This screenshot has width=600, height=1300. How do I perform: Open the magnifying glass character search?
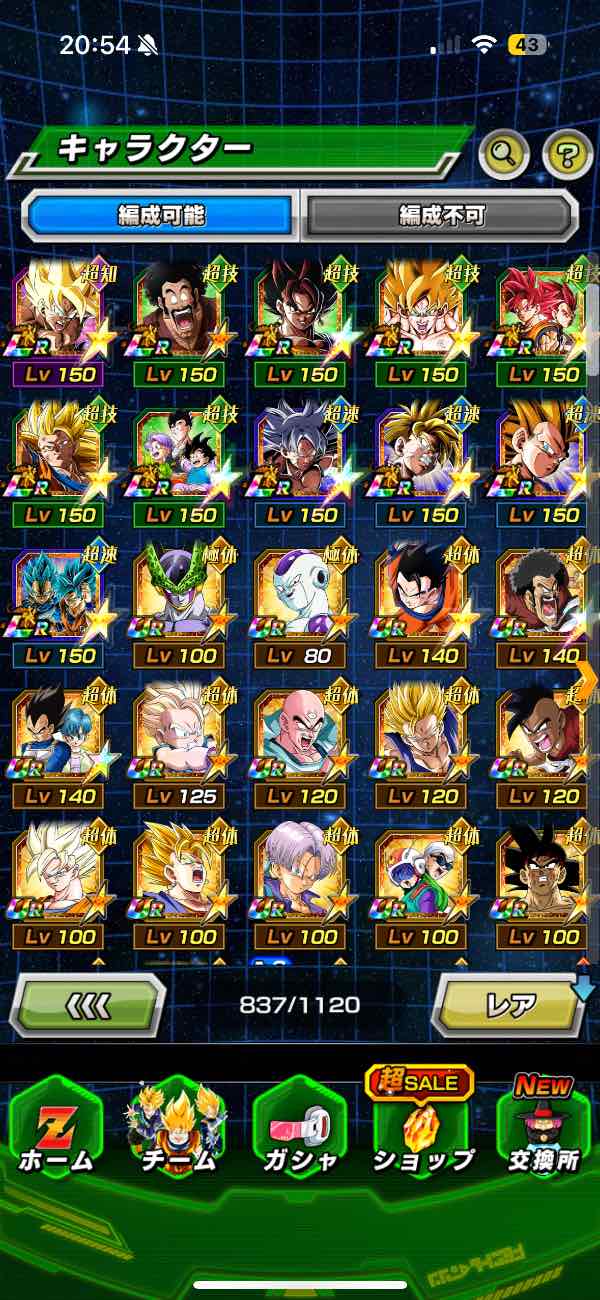click(x=504, y=153)
